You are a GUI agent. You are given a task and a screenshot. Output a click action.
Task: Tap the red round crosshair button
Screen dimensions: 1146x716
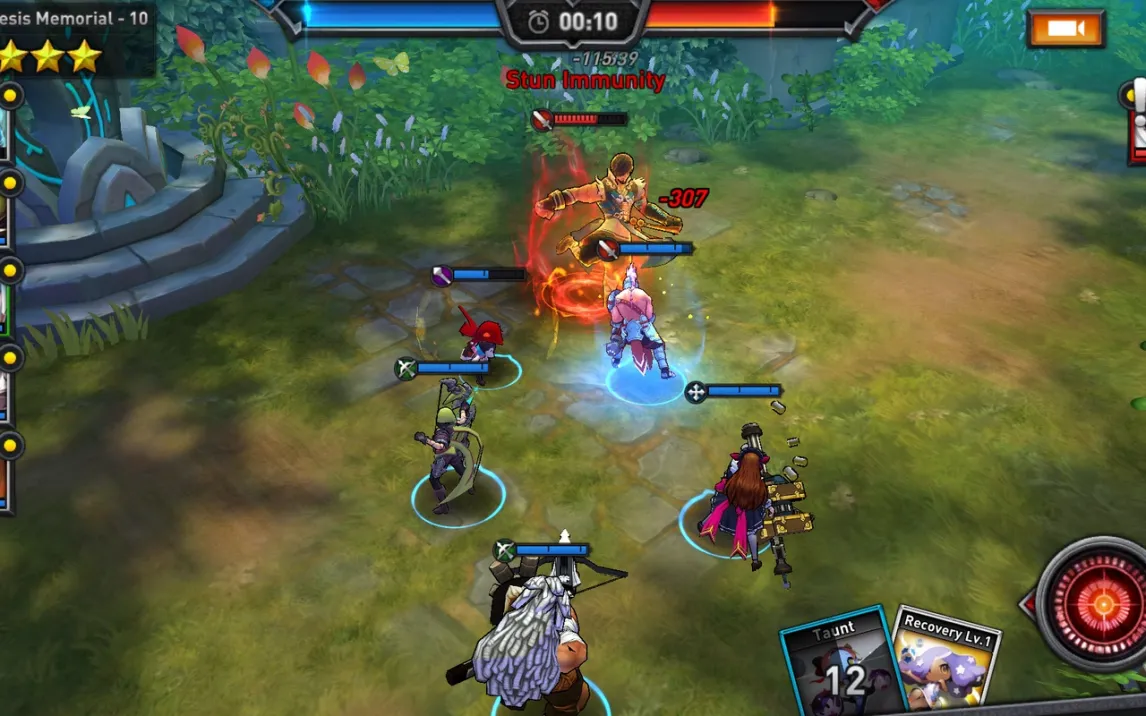(1101, 603)
